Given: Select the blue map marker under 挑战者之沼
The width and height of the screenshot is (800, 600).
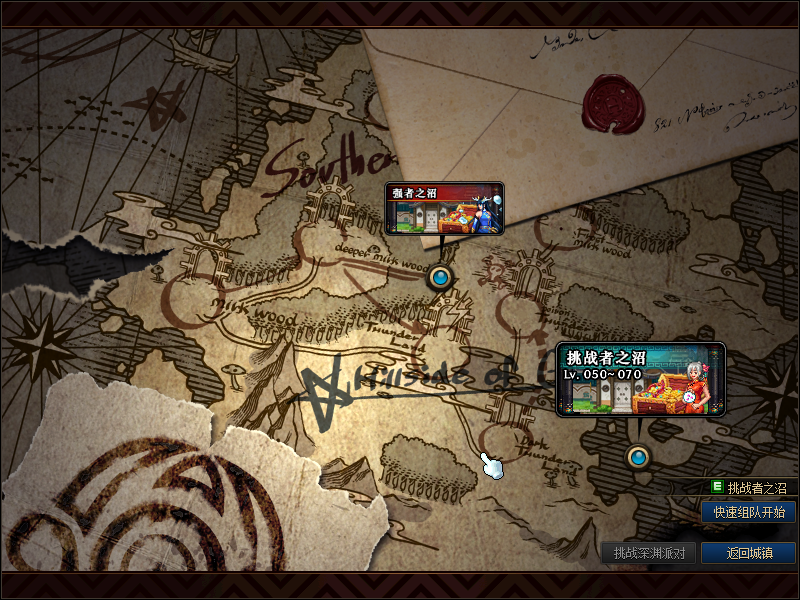Looking at the screenshot, I should [x=638, y=458].
